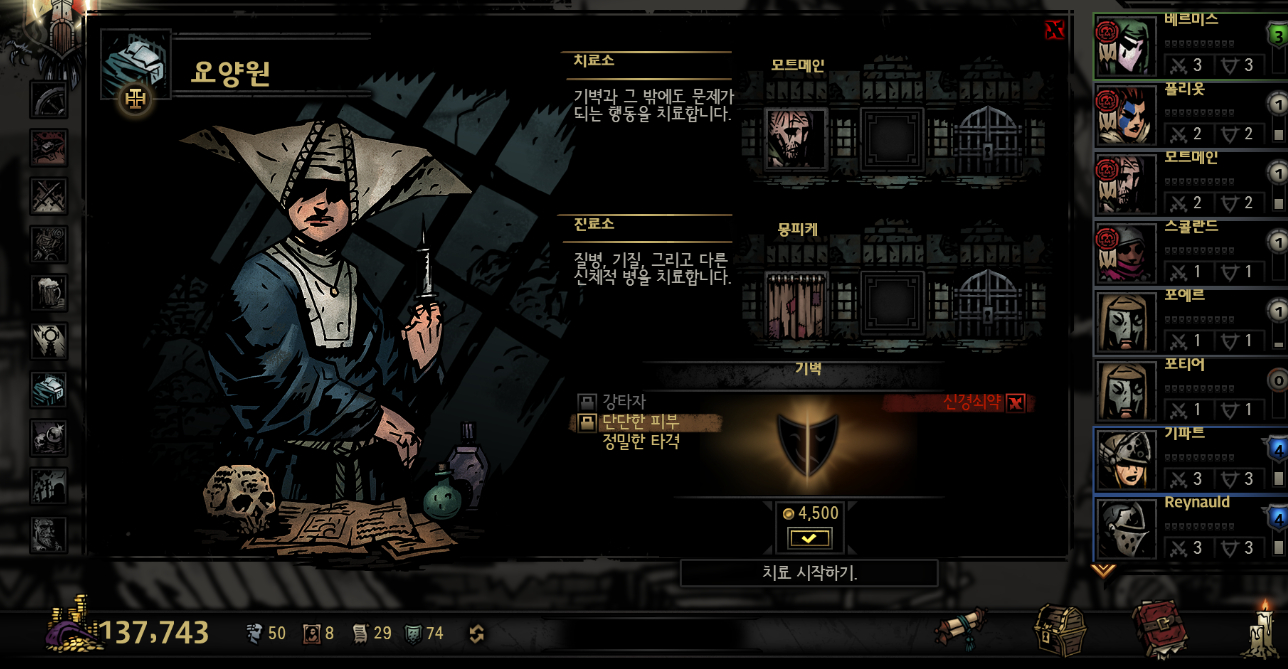Viewport: 1288px width, 669px height.
Task: Open the red journal book
Action: [x=1159, y=630]
